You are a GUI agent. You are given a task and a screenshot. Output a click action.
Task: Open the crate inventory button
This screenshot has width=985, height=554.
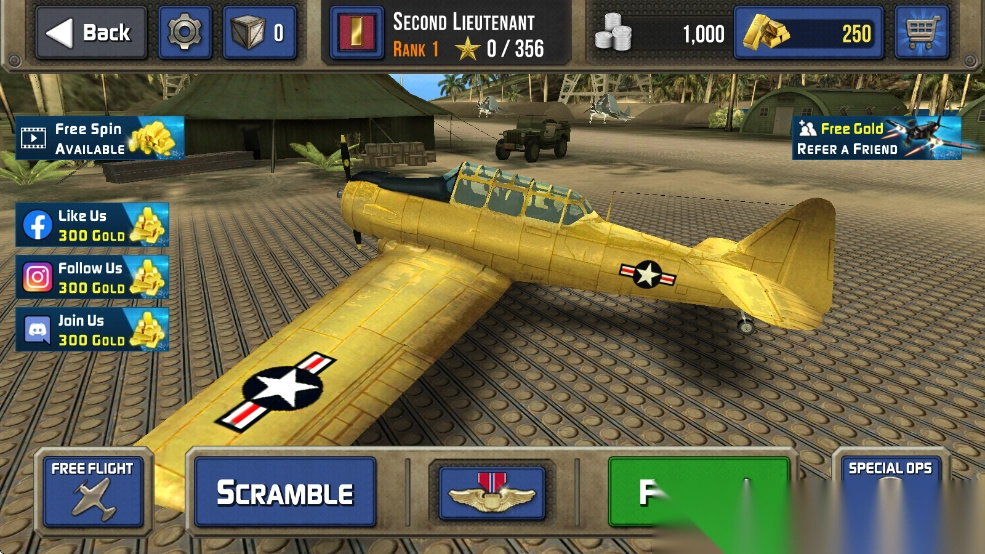259,33
